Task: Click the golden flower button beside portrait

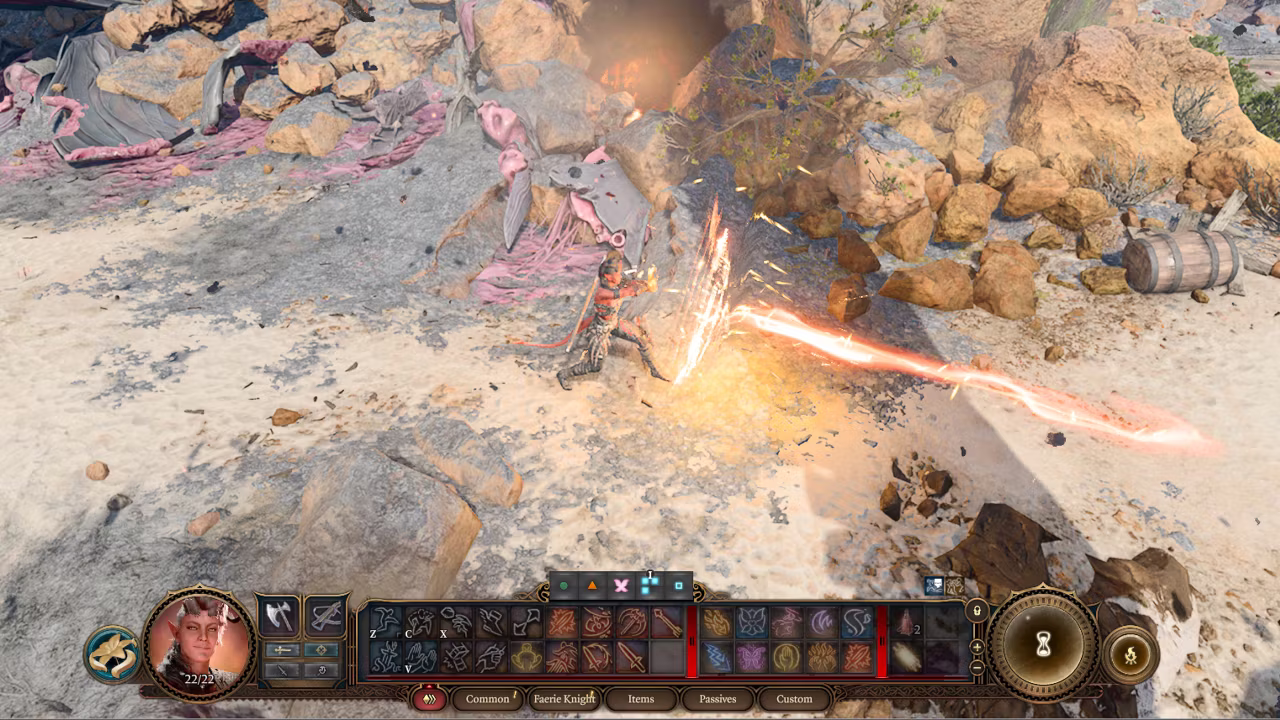Action: pyautogui.click(x=111, y=655)
